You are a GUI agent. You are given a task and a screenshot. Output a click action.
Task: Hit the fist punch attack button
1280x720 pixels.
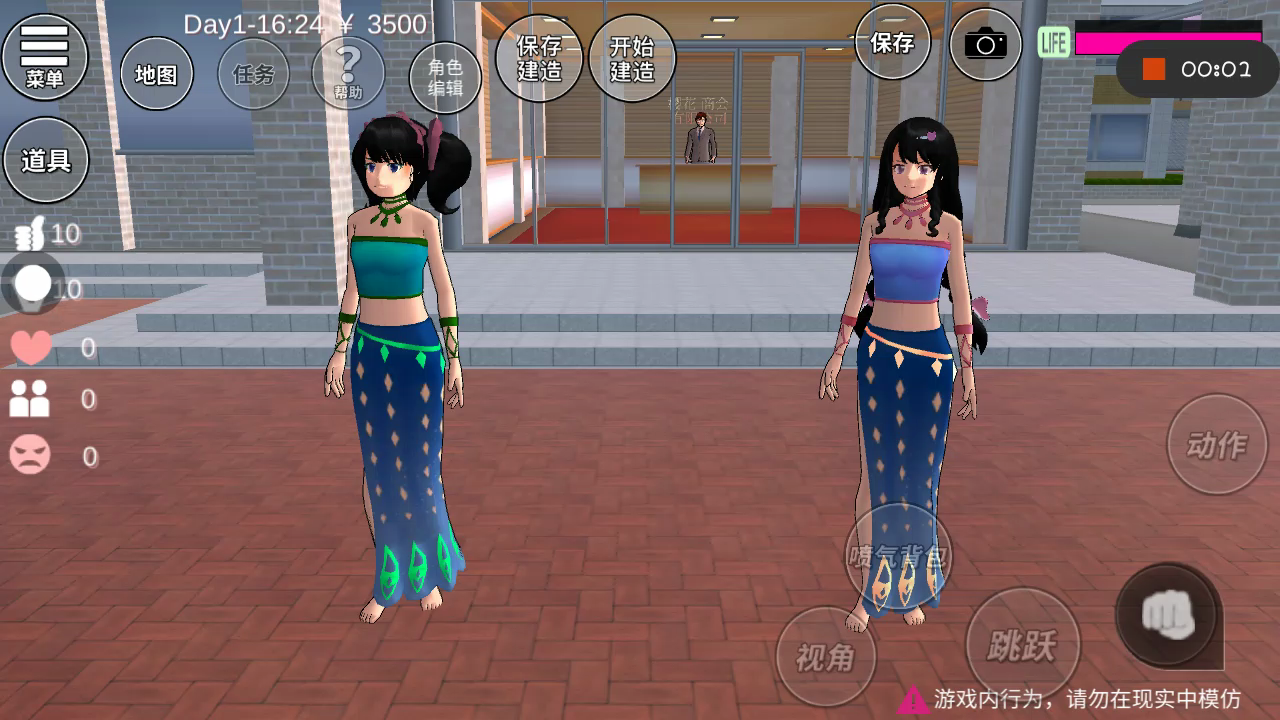[1168, 613]
